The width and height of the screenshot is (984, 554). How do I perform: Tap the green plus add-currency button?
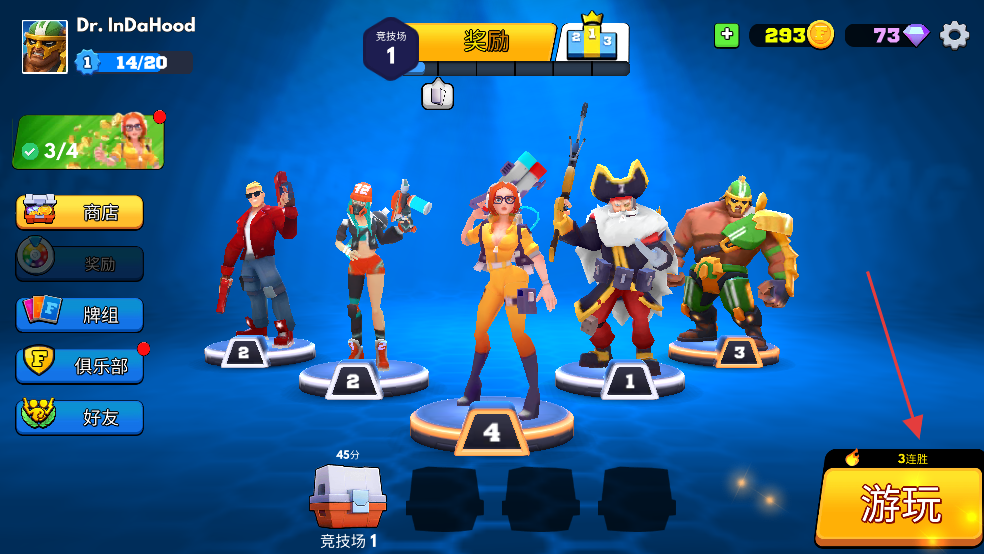coord(727,35)
